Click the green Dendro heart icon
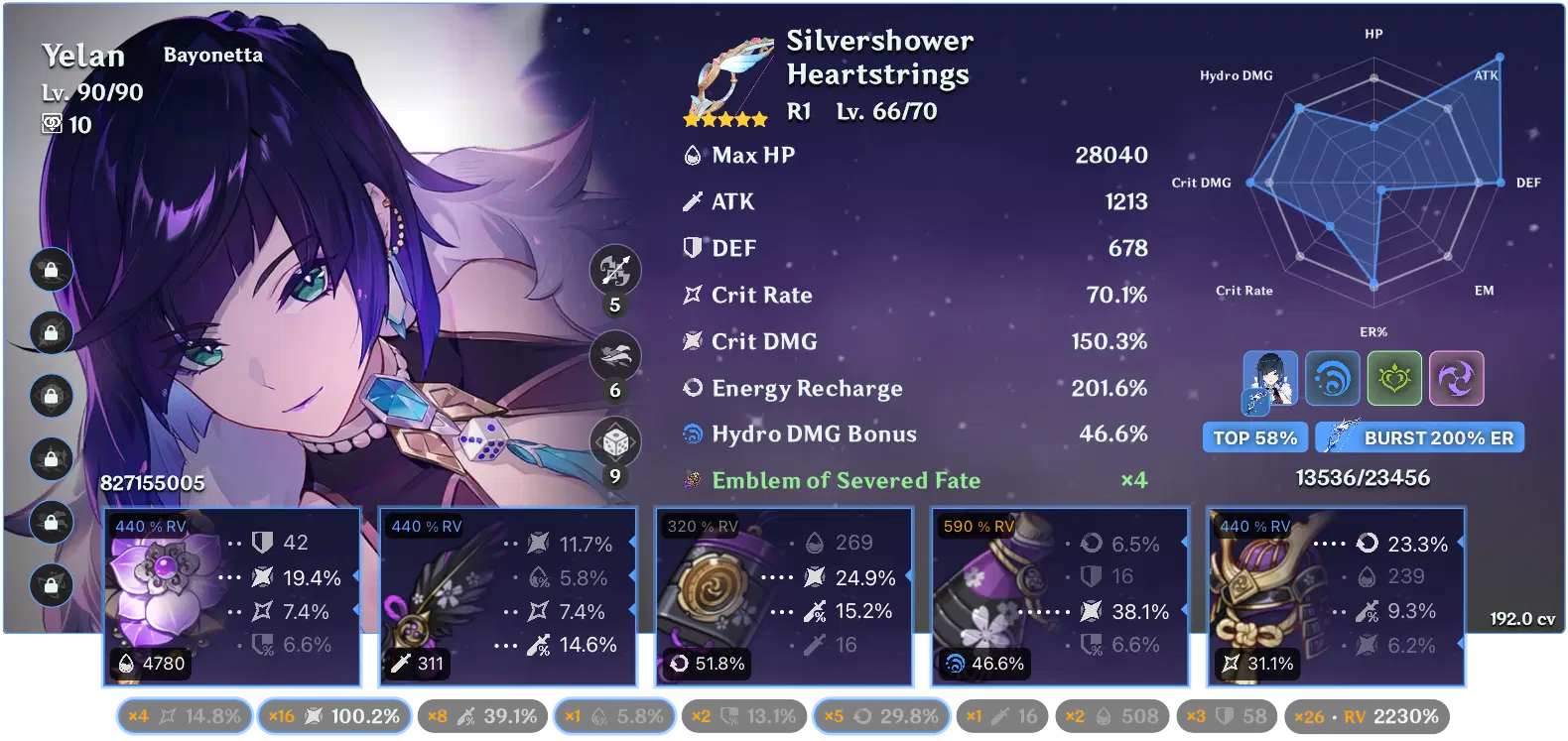 (1394, 378)
